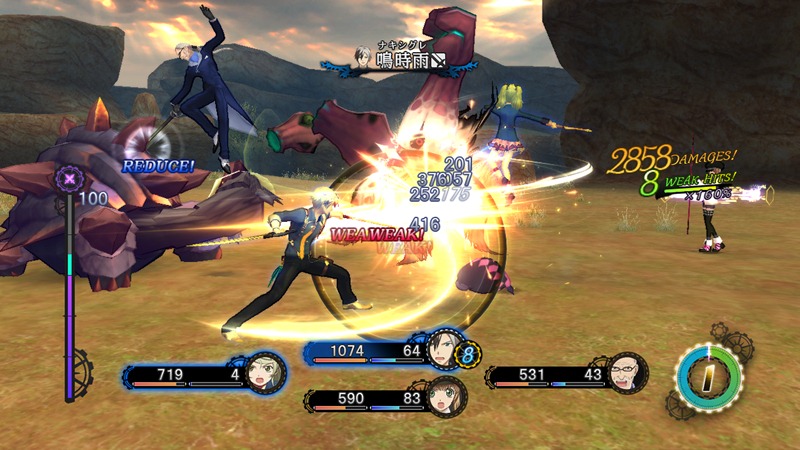Screen dimensions: 800x450
Task: Choose the leader portrait with 1074 HP
Action: pos(441,351)
